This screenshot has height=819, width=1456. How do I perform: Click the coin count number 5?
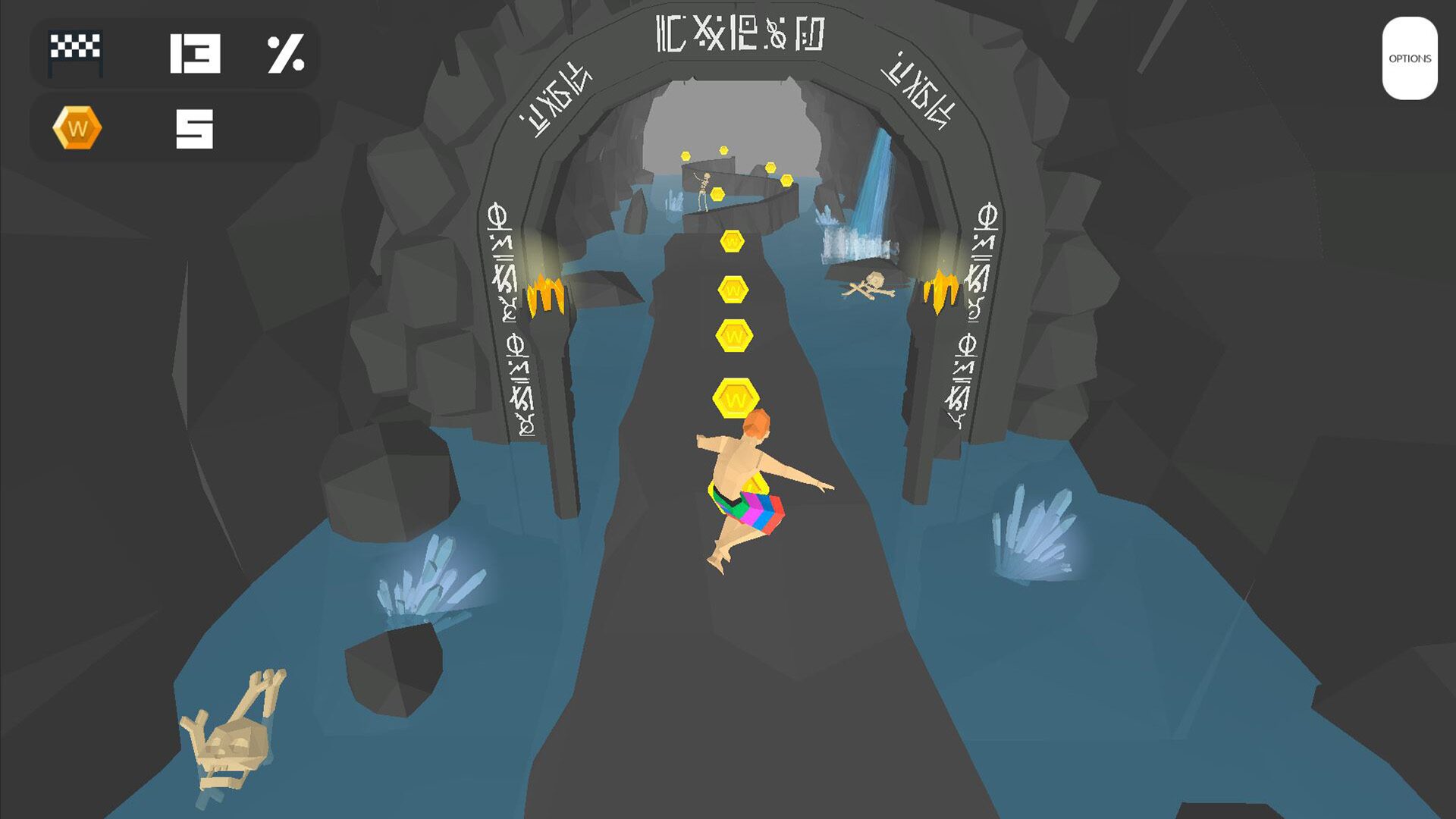click(196, 127)
